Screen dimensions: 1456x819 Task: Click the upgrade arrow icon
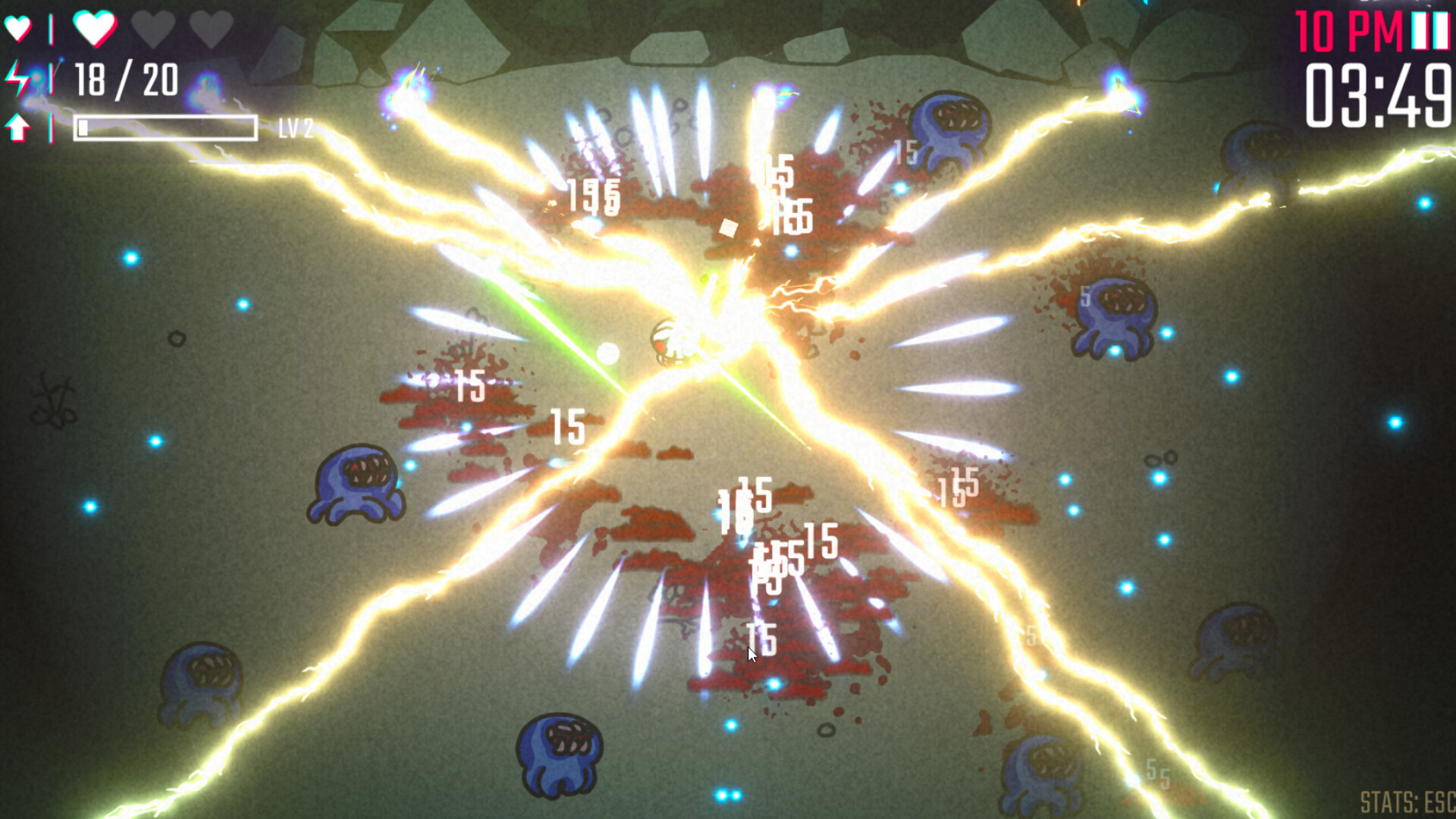point(19,127)
